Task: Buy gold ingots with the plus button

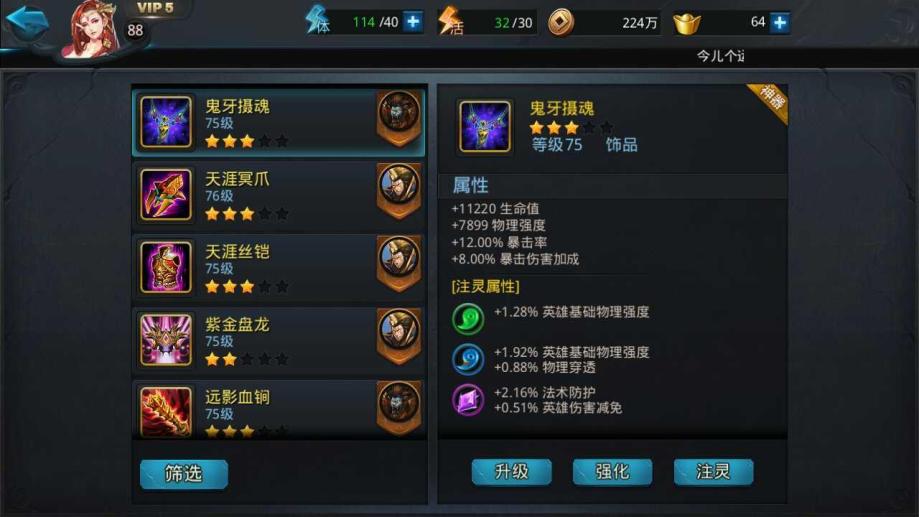Action: tap(779, 22)
